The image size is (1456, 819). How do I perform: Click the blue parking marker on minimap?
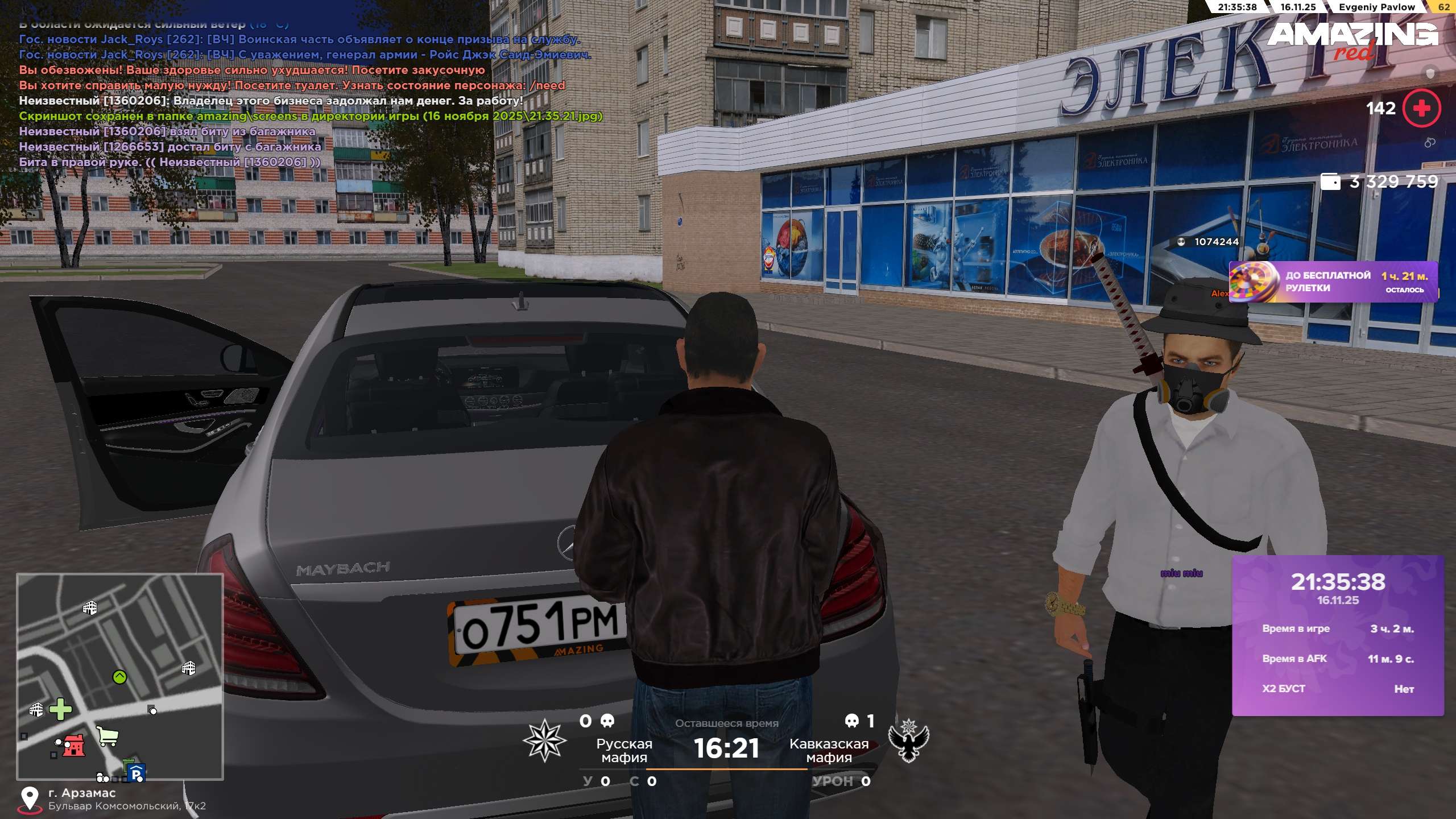pos(136,773)
